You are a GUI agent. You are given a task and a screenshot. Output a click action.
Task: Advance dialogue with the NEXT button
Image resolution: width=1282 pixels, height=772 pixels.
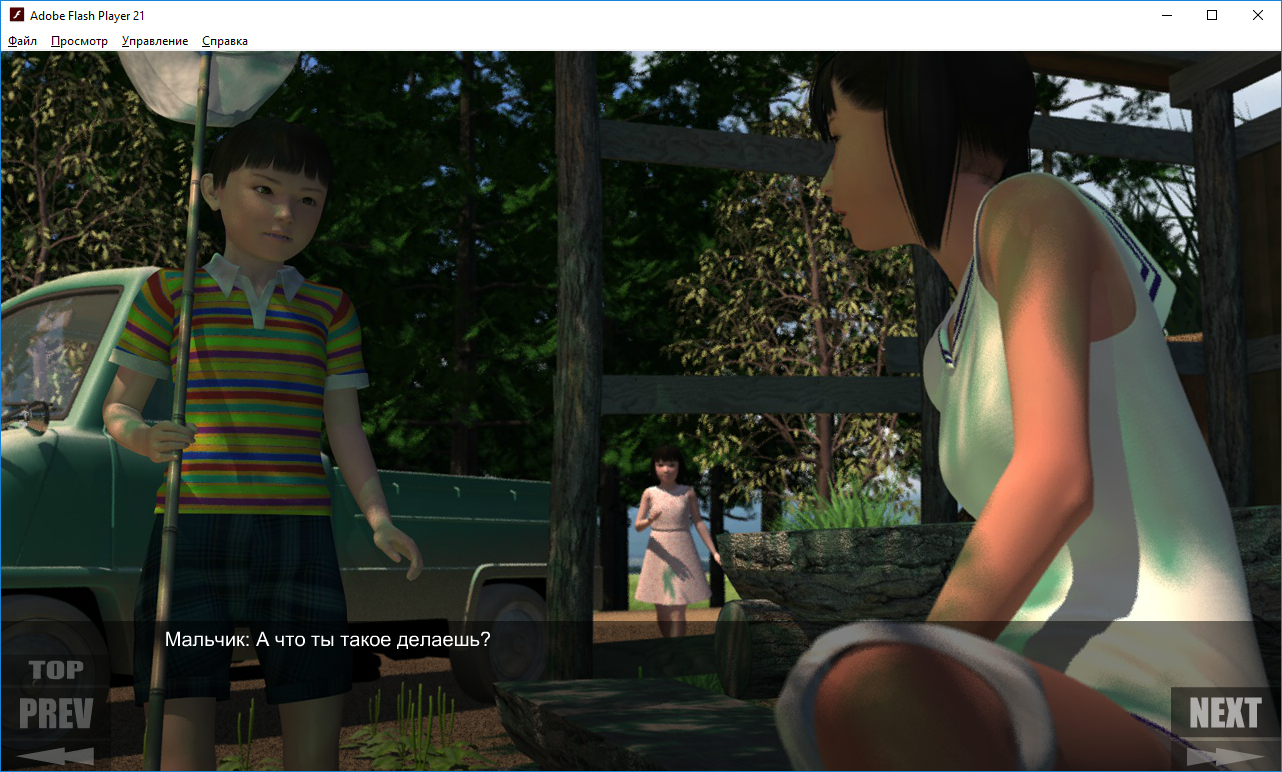pos(1224,714)
